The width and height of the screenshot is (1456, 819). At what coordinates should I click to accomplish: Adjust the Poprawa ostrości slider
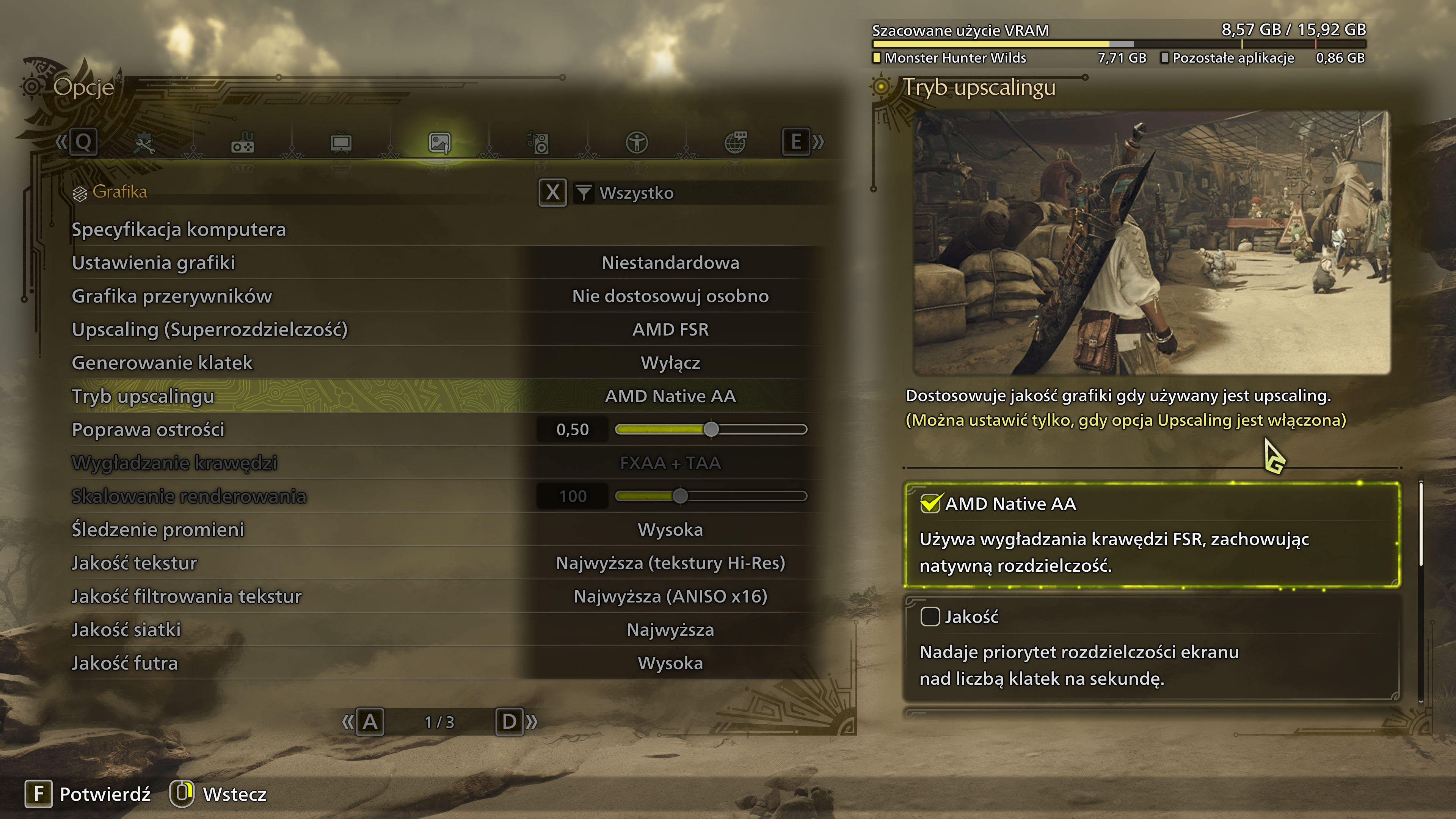click(711, 430)
